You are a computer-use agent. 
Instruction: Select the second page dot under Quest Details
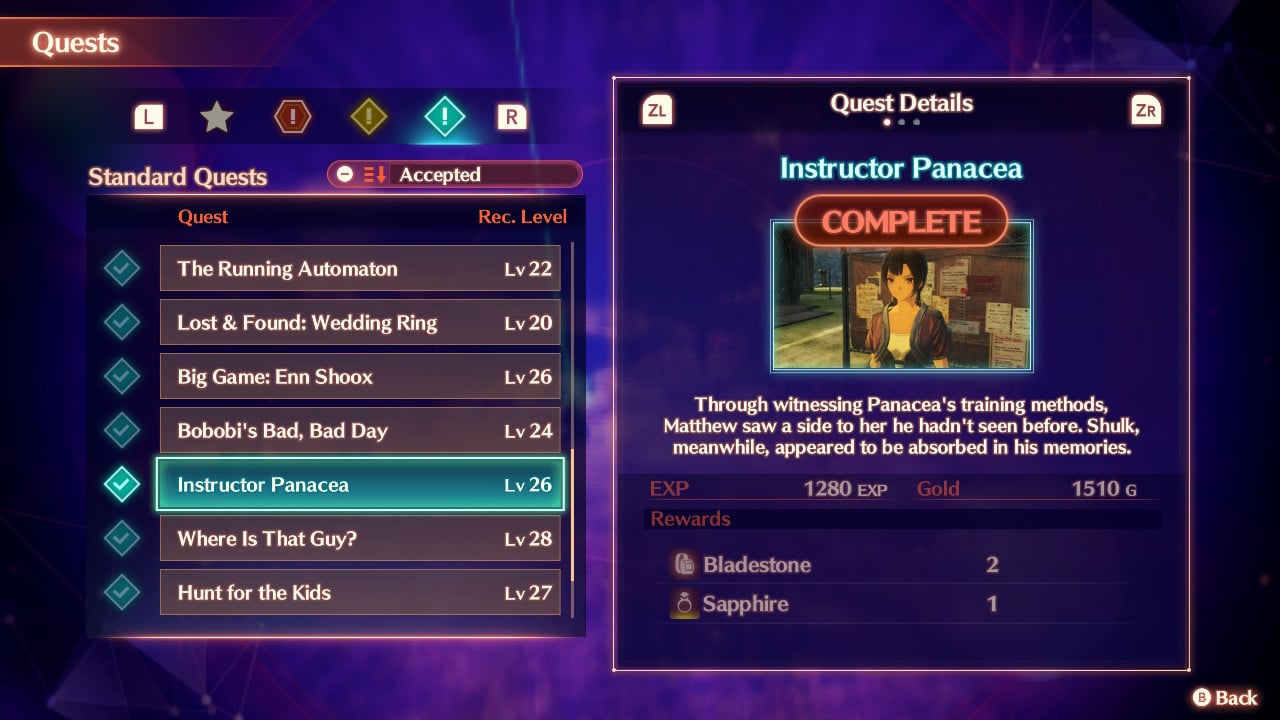pos(901,121)
